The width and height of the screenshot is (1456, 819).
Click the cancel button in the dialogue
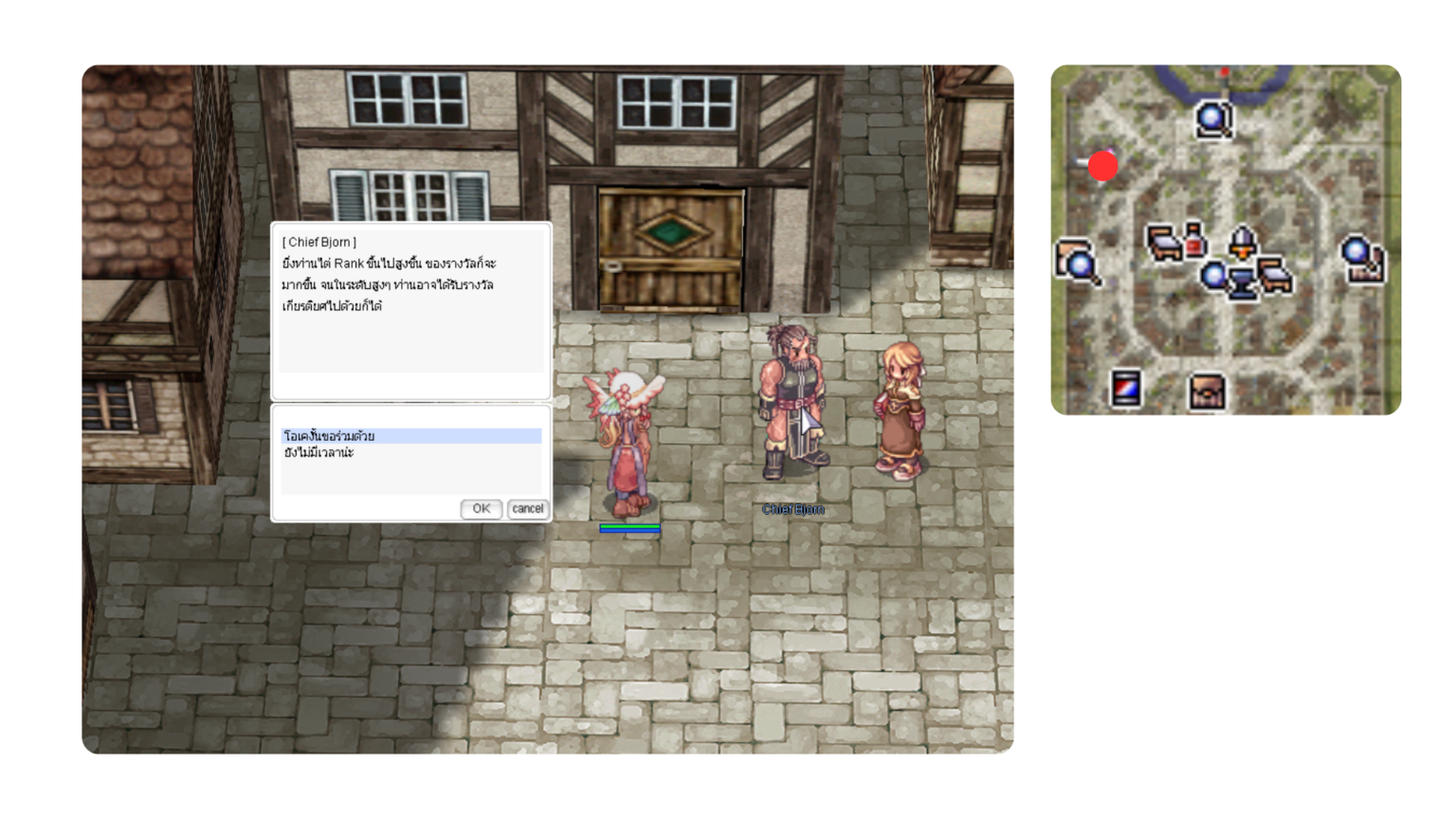click(x=527, y=509)
